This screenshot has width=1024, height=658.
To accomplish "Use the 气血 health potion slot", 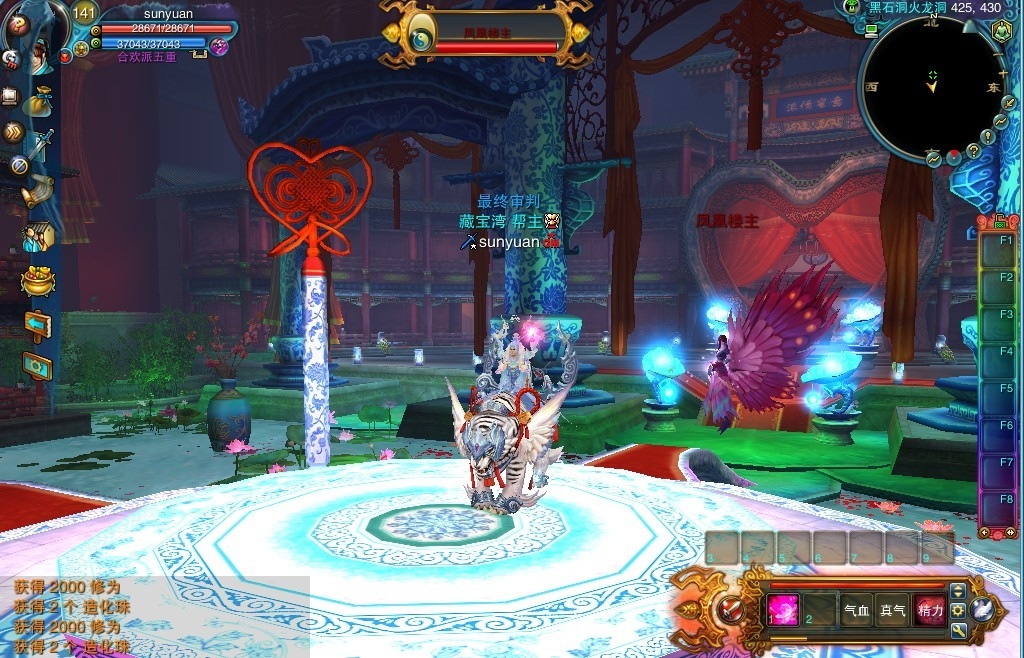I will 856,609.
